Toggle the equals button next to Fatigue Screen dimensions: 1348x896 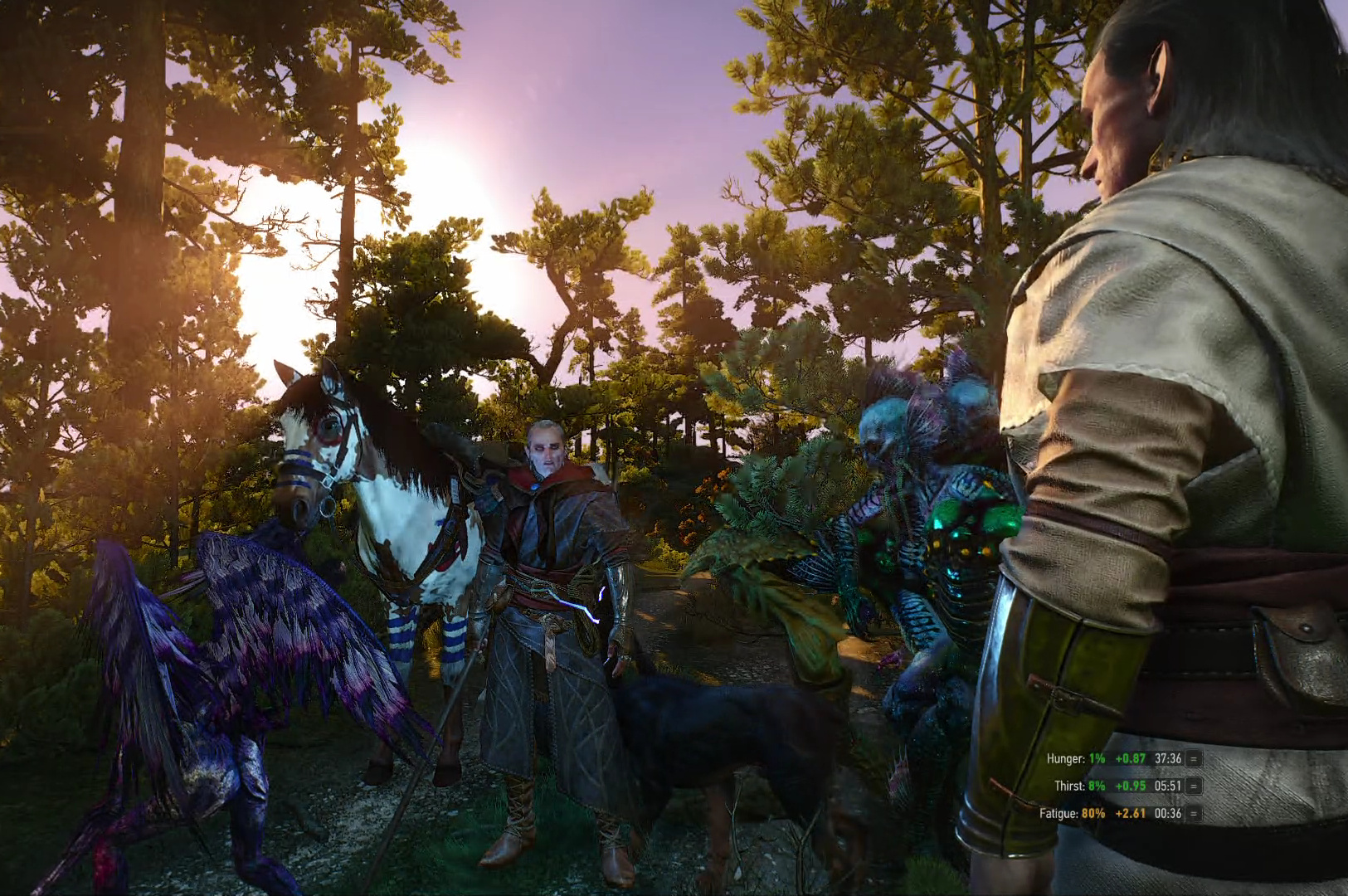[1195, 814]
